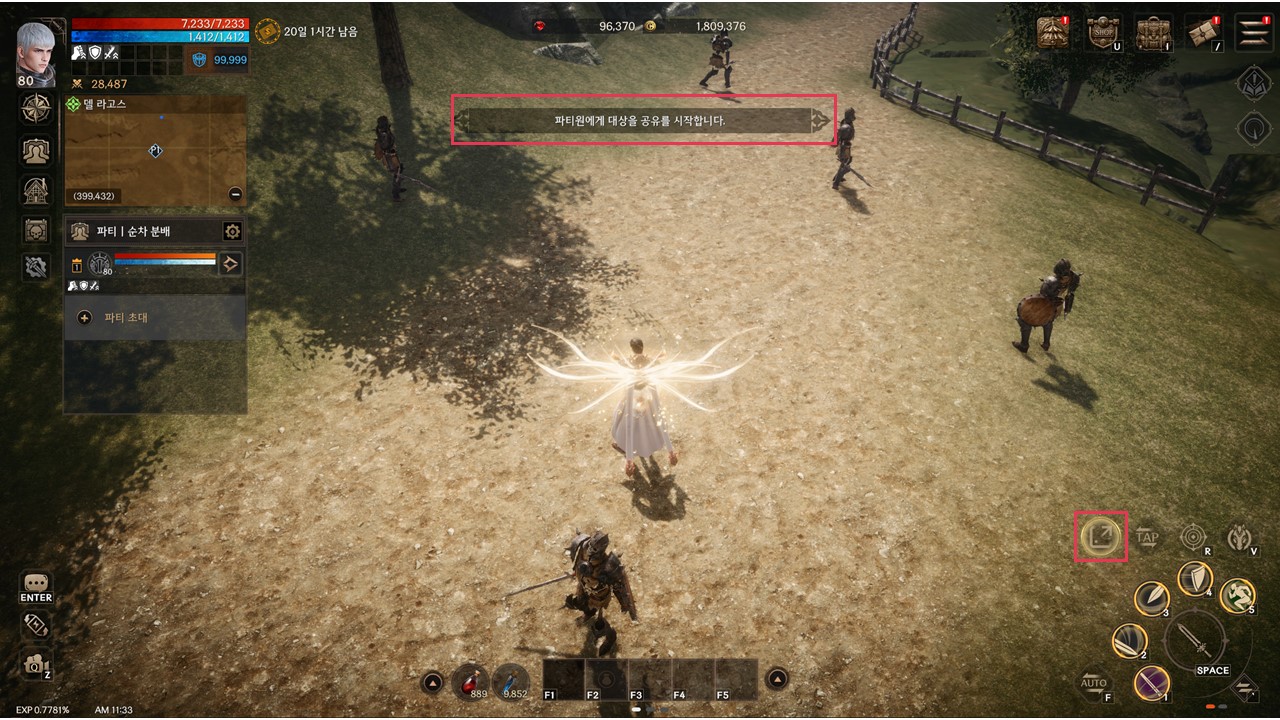The width and height of the screenshot is (1280, 720).
Task: Activate the crosshair targeting button
Action: [1193, 537]
